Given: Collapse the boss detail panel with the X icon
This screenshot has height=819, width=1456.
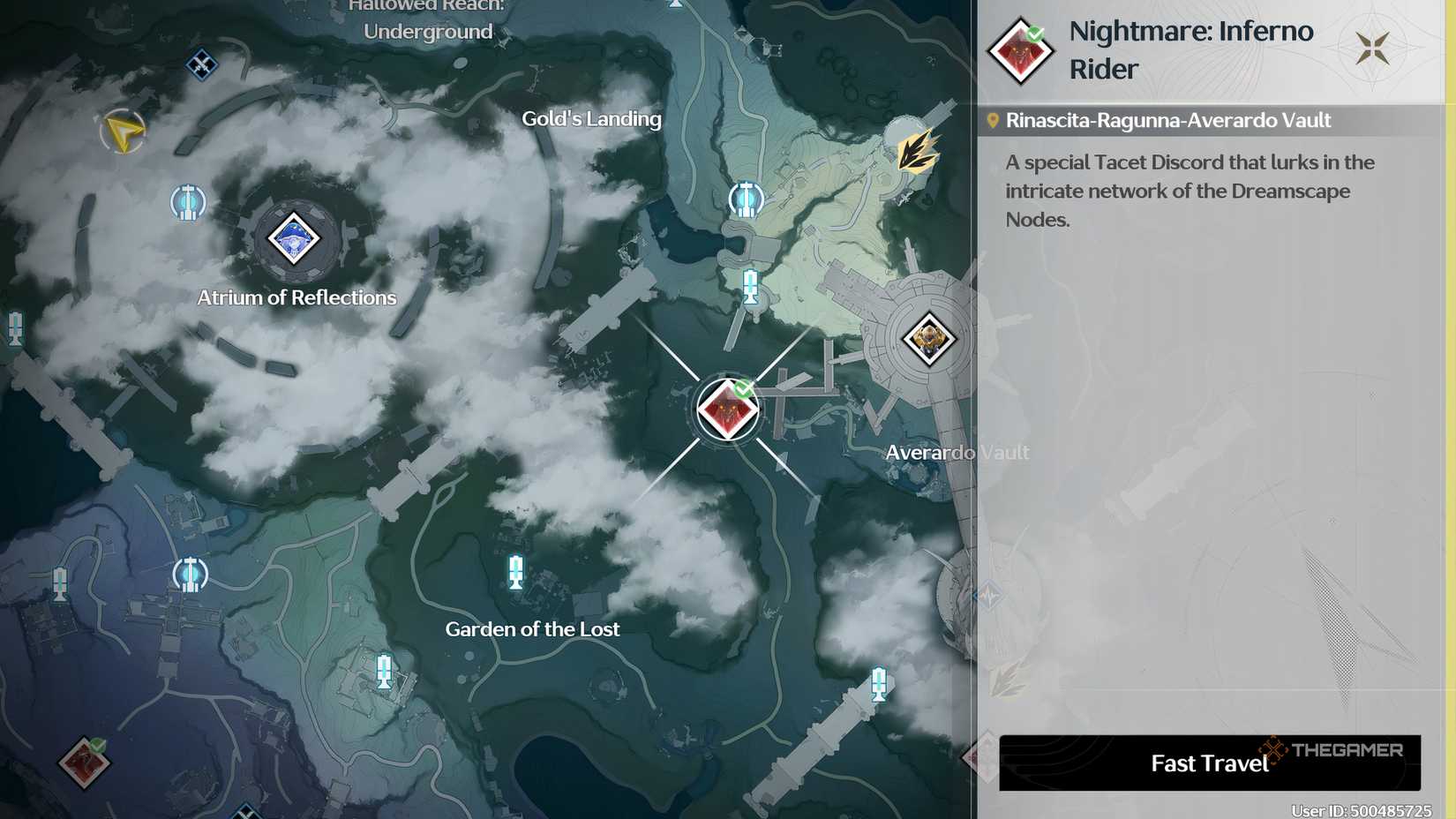Looking at the screenshot, I should 1373,48.
